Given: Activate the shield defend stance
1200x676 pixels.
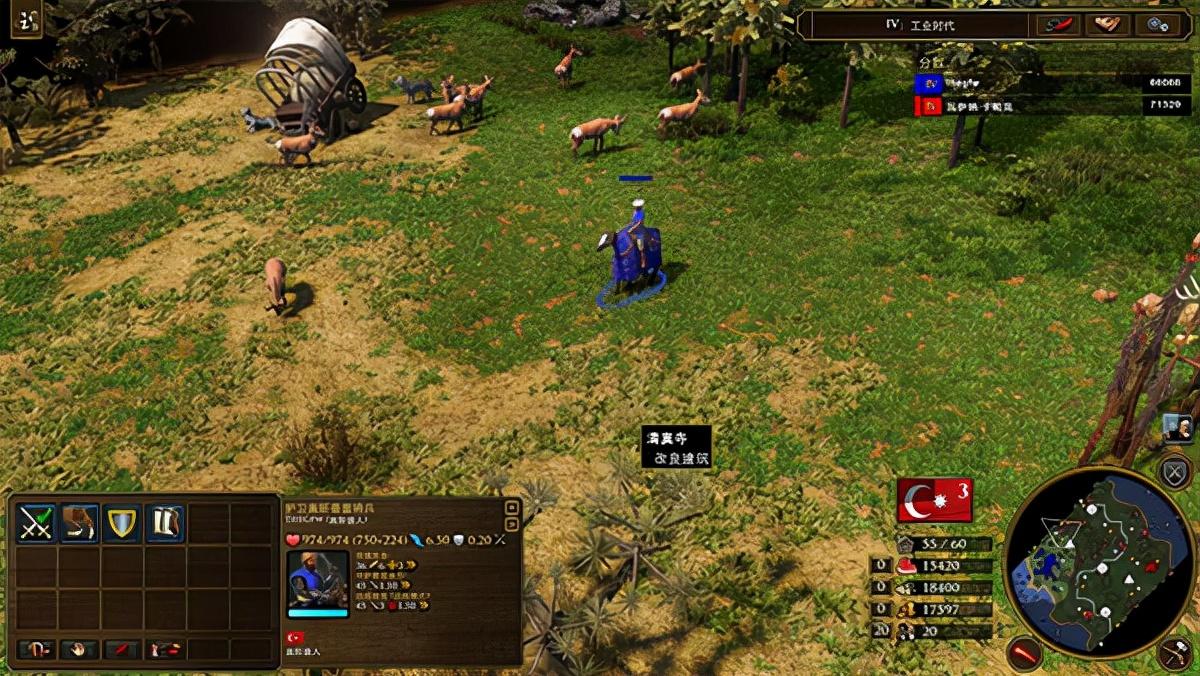Looking at the screenshot, I should tap(122, 523).
